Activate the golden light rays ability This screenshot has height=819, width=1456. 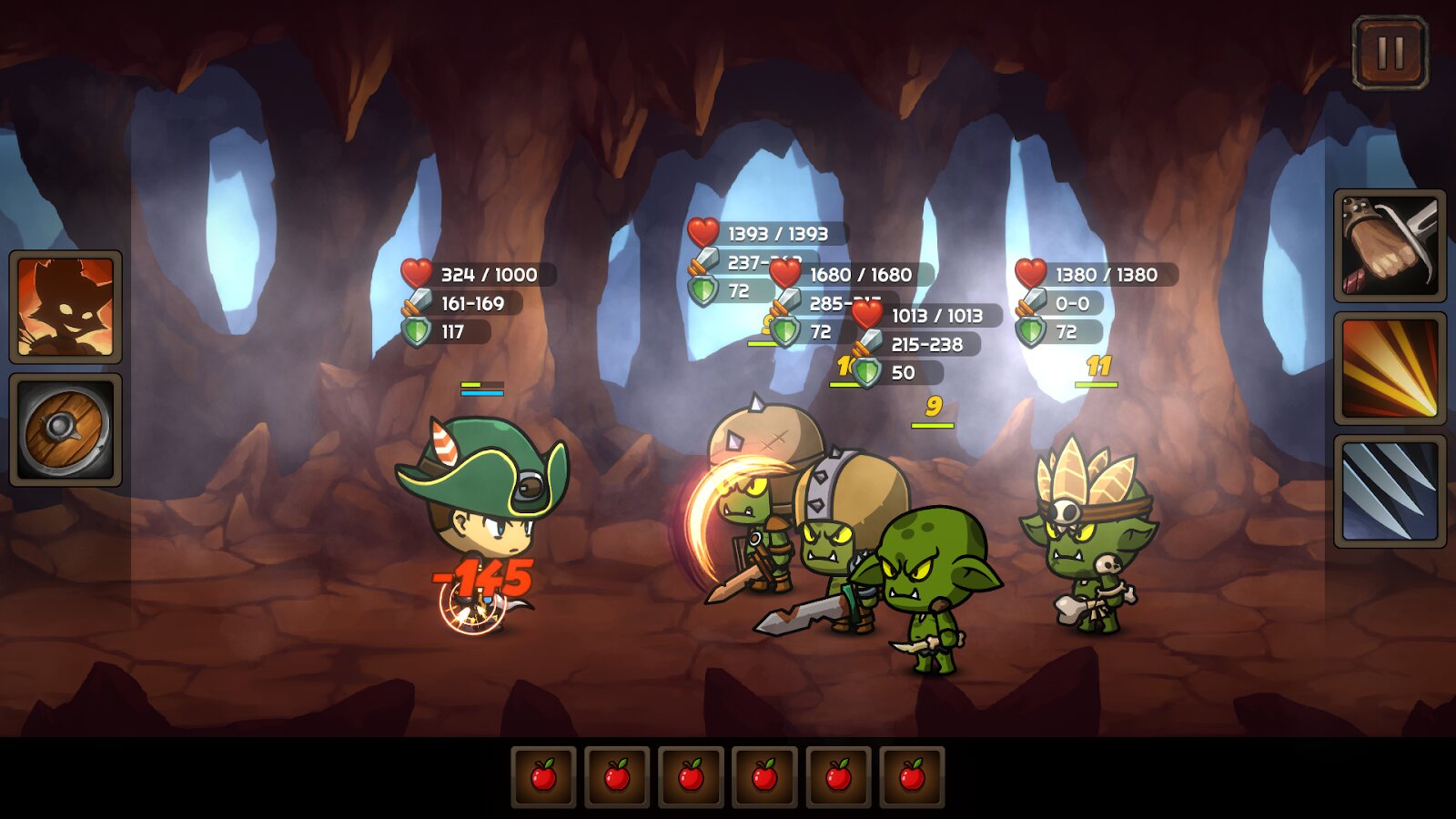point(1390,369)
